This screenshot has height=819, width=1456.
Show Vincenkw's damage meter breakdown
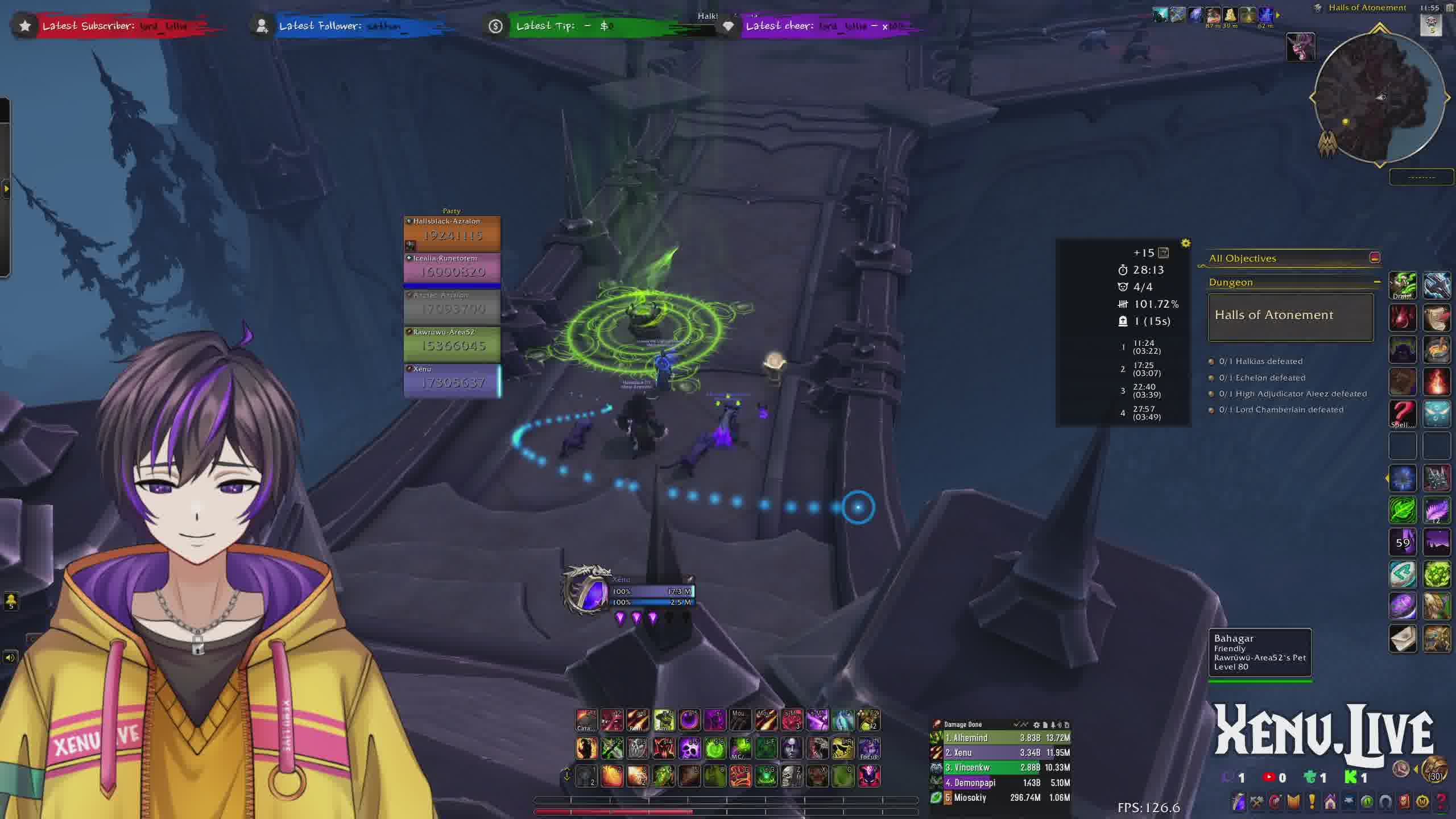(1000, 767)
